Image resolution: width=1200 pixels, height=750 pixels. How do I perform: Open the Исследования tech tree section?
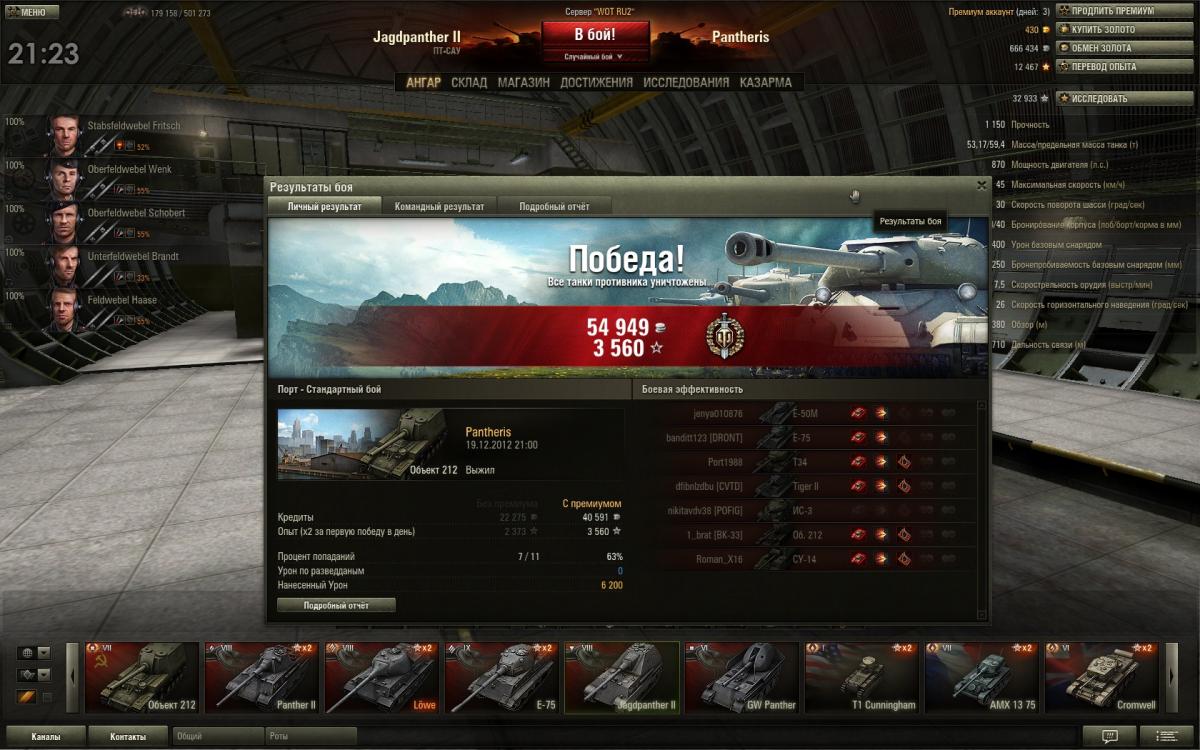[686, 83]
